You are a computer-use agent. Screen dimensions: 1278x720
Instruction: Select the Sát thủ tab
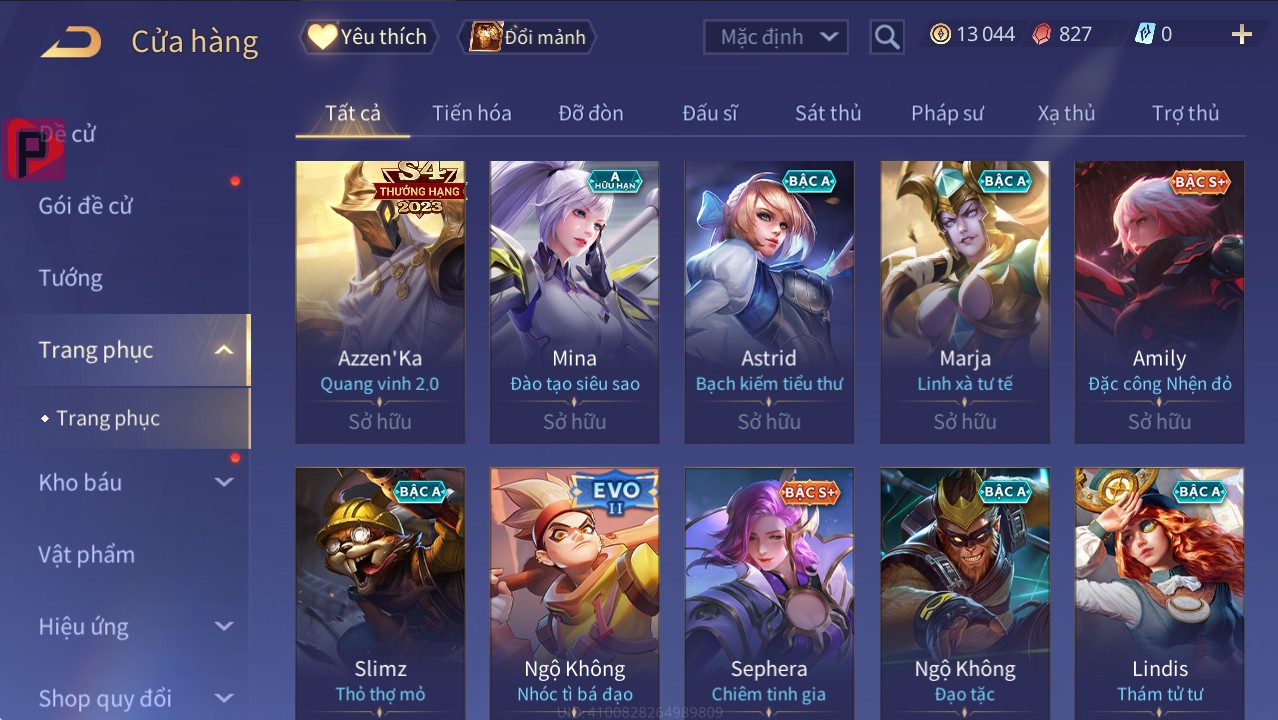pyautogui.click(x=828, y=113)
